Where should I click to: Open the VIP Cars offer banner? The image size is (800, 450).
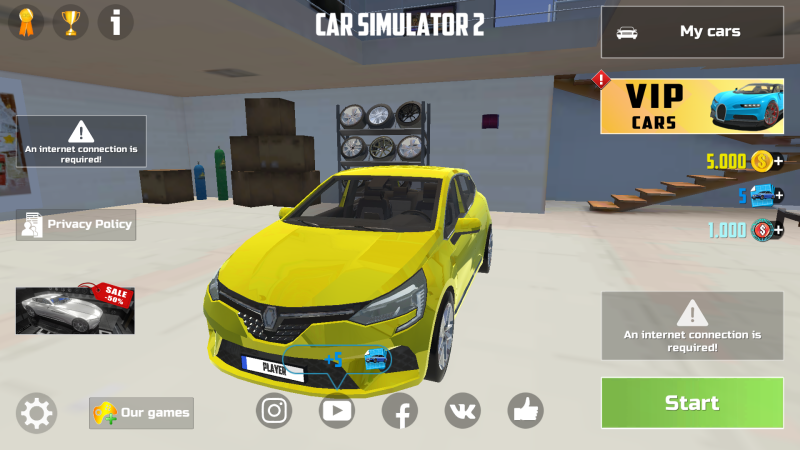click(x=692, y=107)
